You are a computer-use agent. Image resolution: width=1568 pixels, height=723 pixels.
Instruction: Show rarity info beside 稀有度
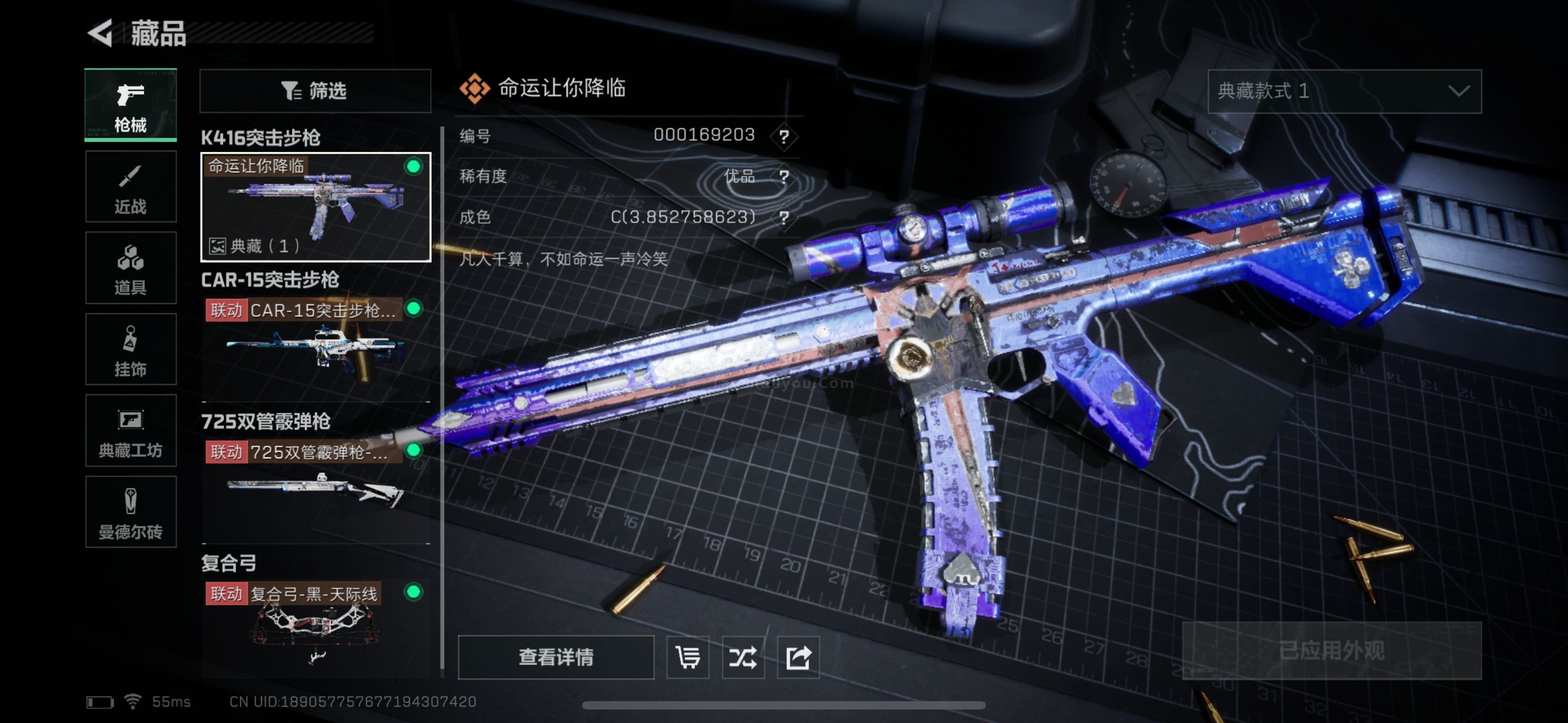(x=784, y=177)
